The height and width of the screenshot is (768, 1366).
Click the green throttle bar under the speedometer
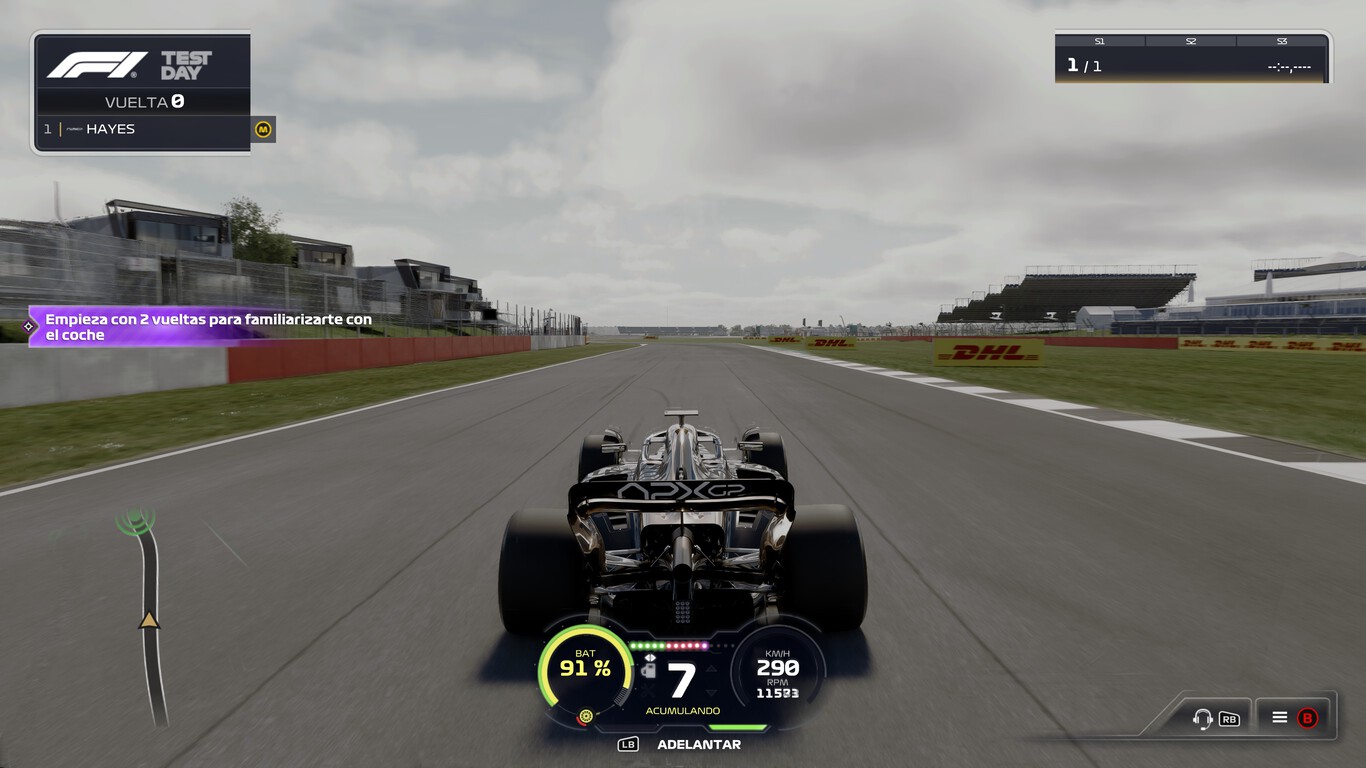[x=738, y=727]
